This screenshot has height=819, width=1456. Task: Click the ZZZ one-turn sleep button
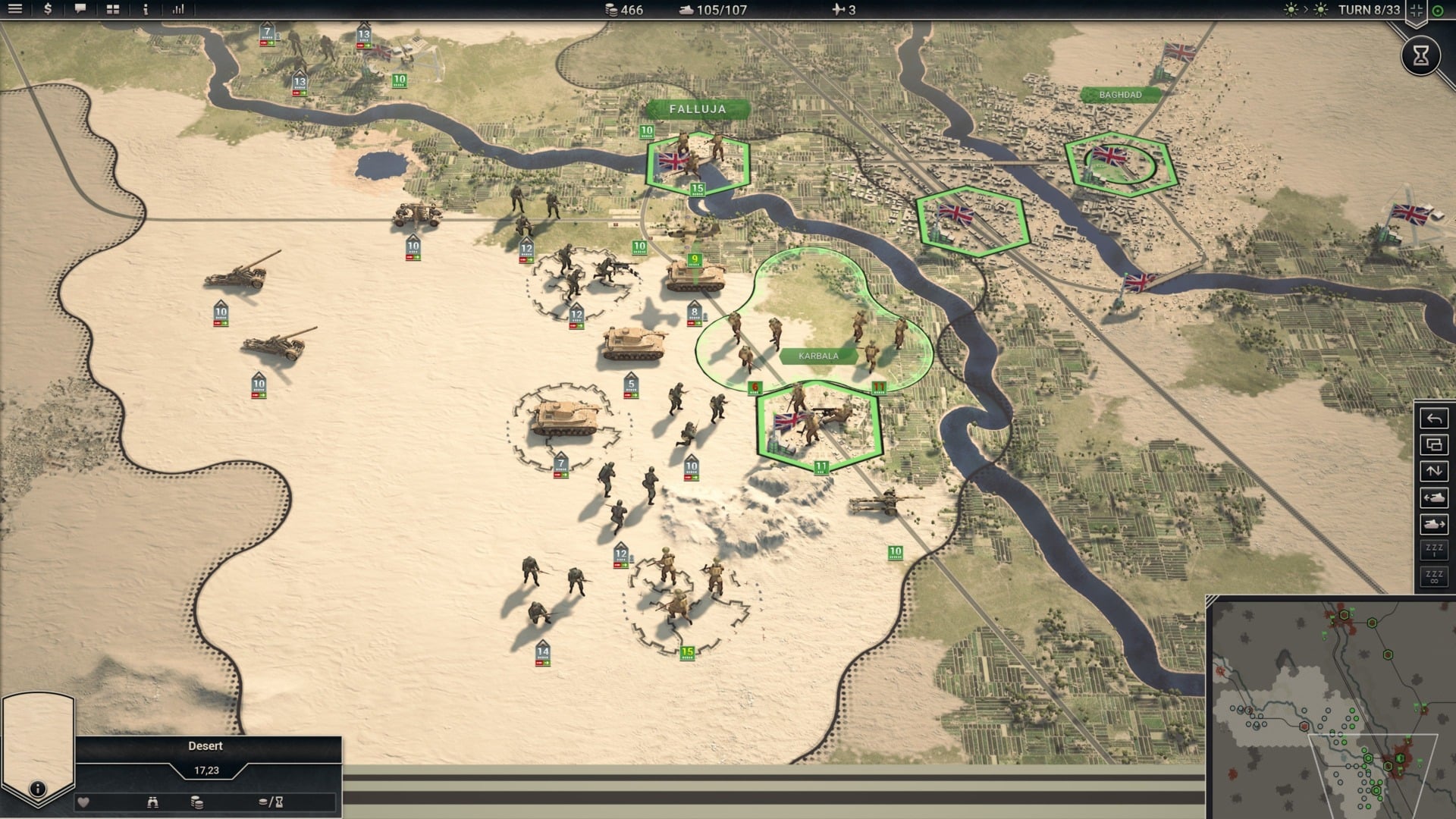pyautogui.click(x=1434, y=550)
